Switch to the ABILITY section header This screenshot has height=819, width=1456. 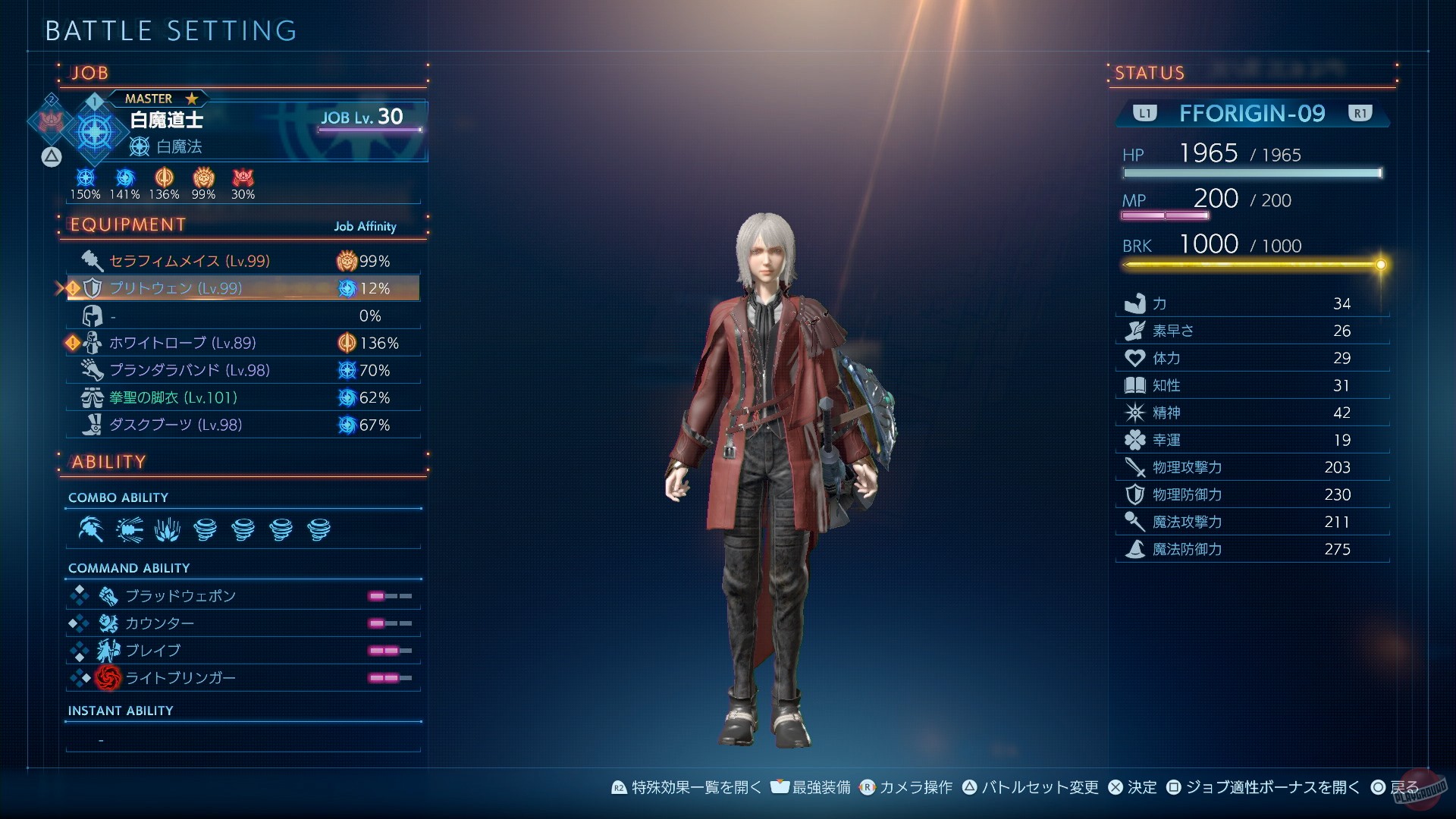pyautogui.click(x=107, y=461)
